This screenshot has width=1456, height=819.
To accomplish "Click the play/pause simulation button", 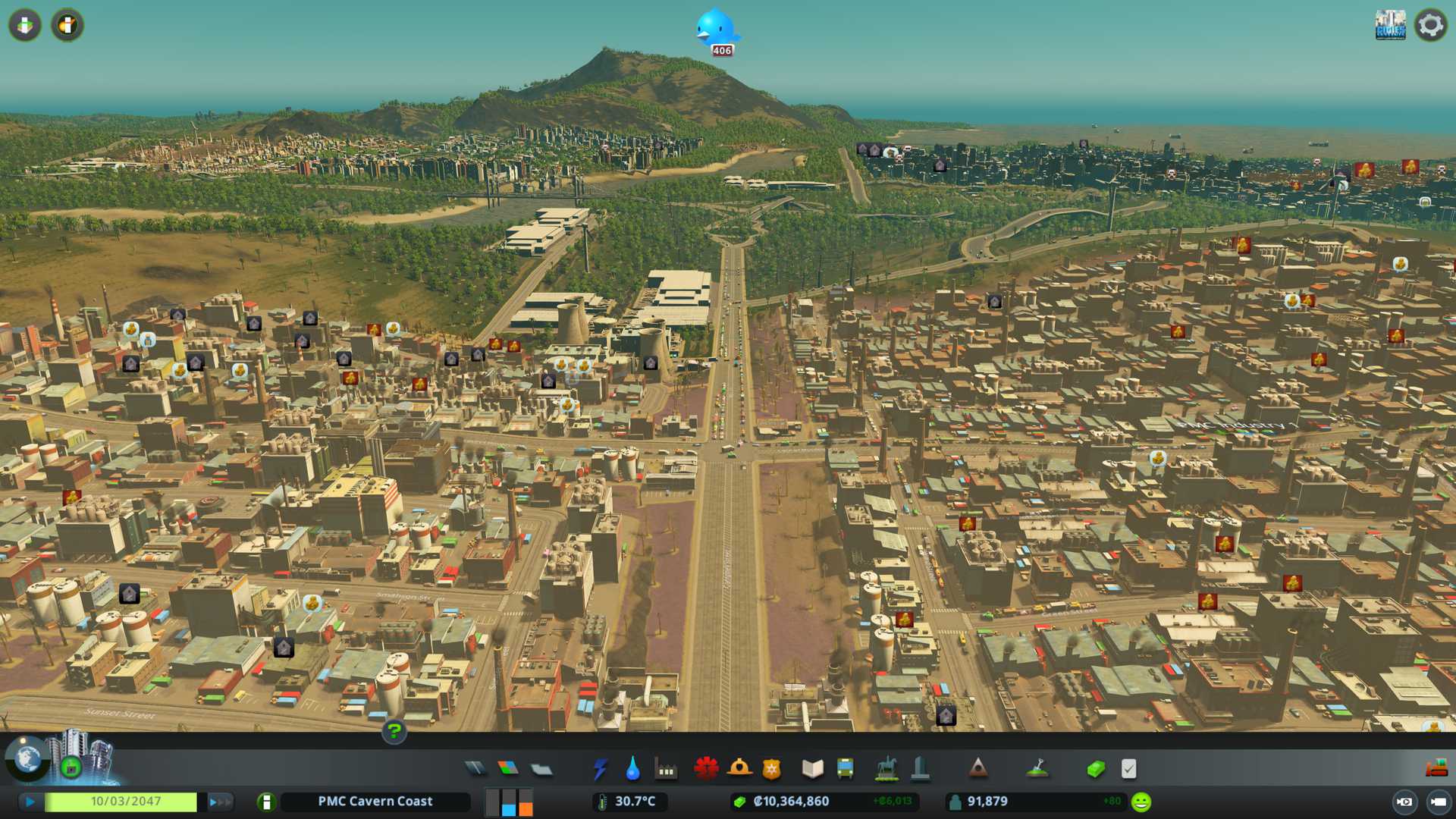I will 30,802.
